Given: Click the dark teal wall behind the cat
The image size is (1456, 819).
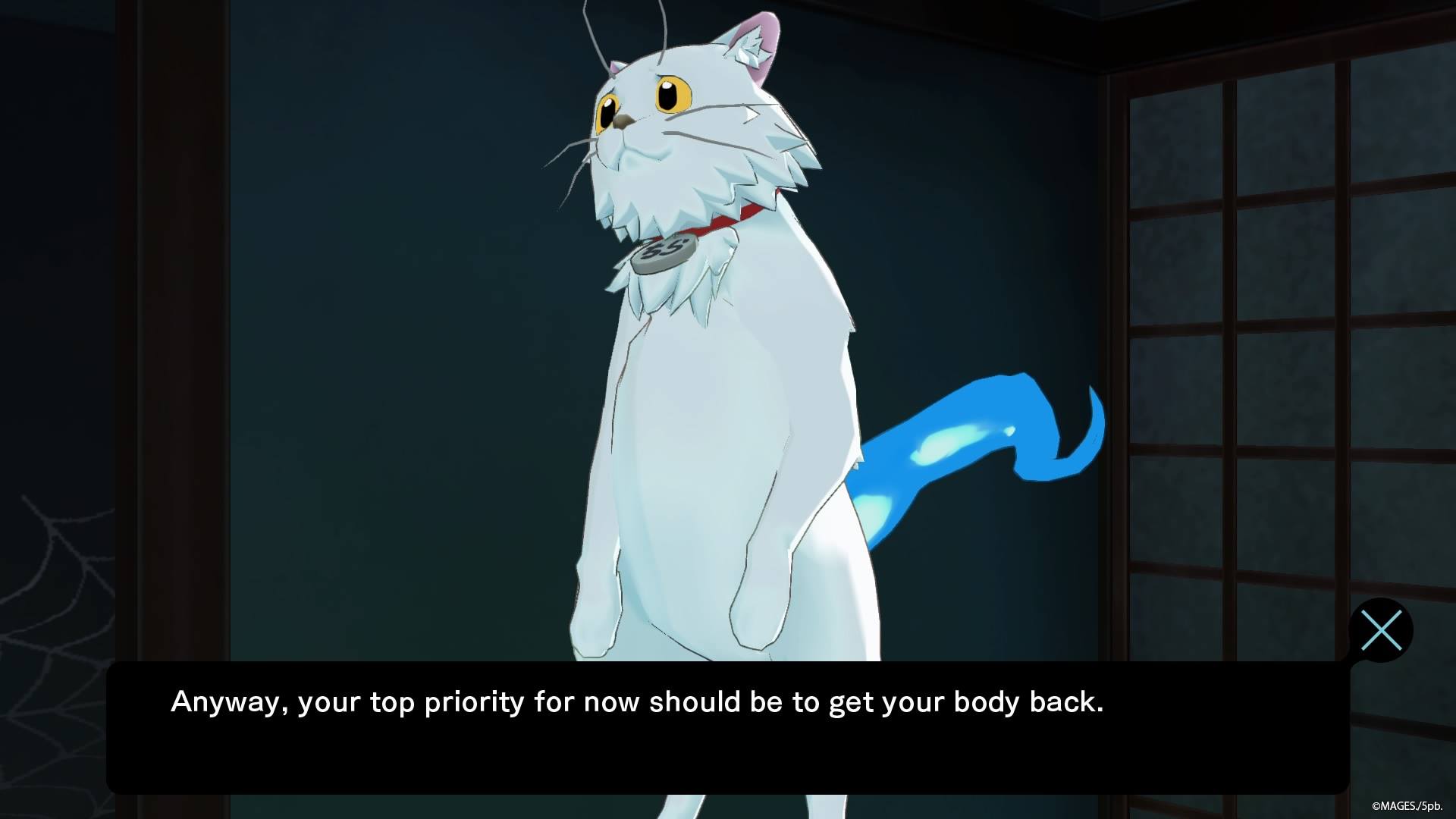Looking at the screenshot, I should point(379,303).
